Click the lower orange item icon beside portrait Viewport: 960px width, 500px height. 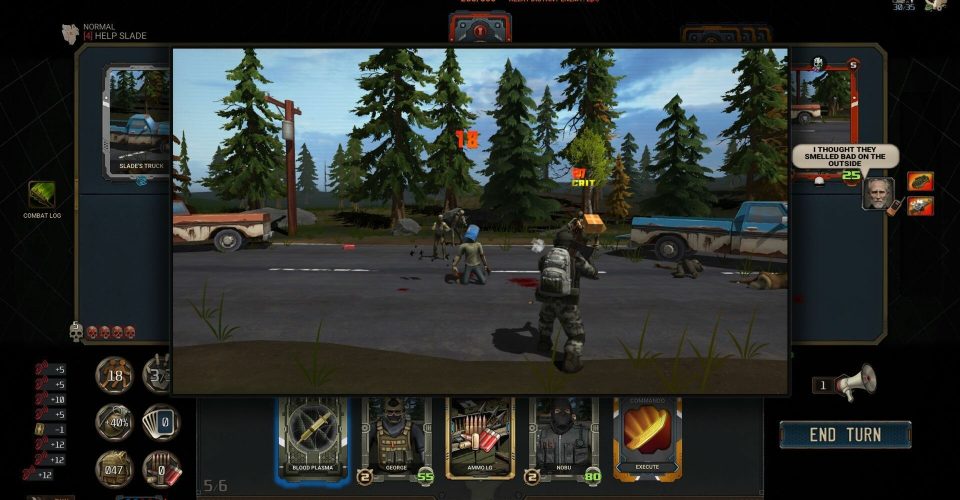tap(920, 205)
